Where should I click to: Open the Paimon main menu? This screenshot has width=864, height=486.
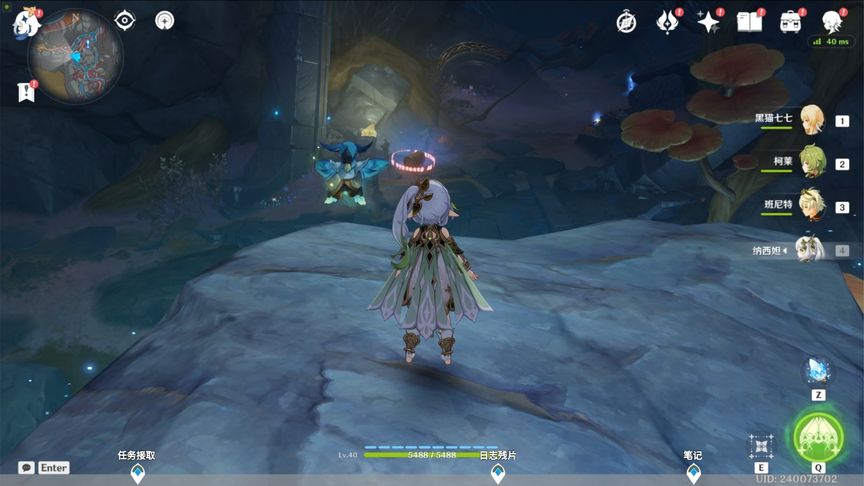coord(24,24)
